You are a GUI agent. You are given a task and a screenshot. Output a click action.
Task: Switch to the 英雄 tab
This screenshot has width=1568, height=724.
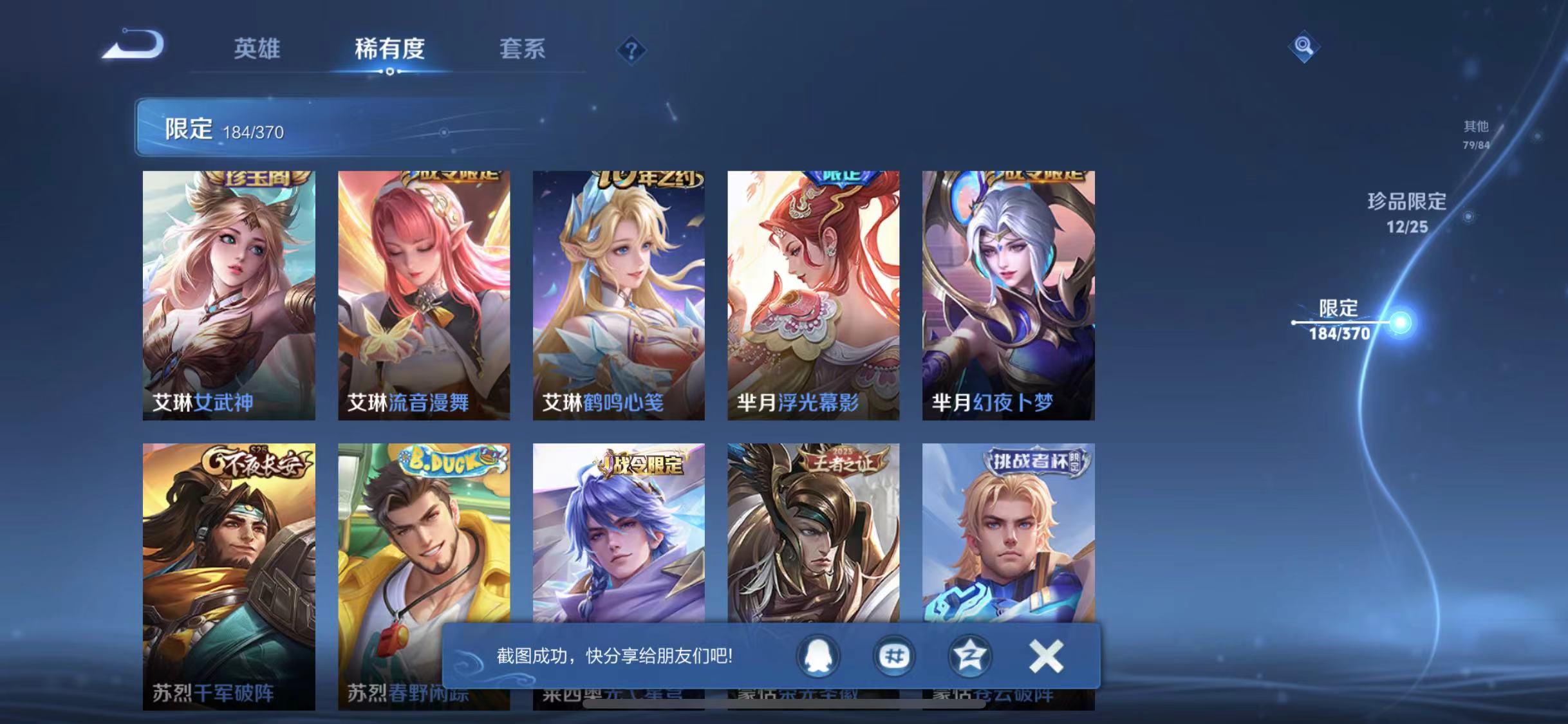pyautogui.click(x=257, y=50)
